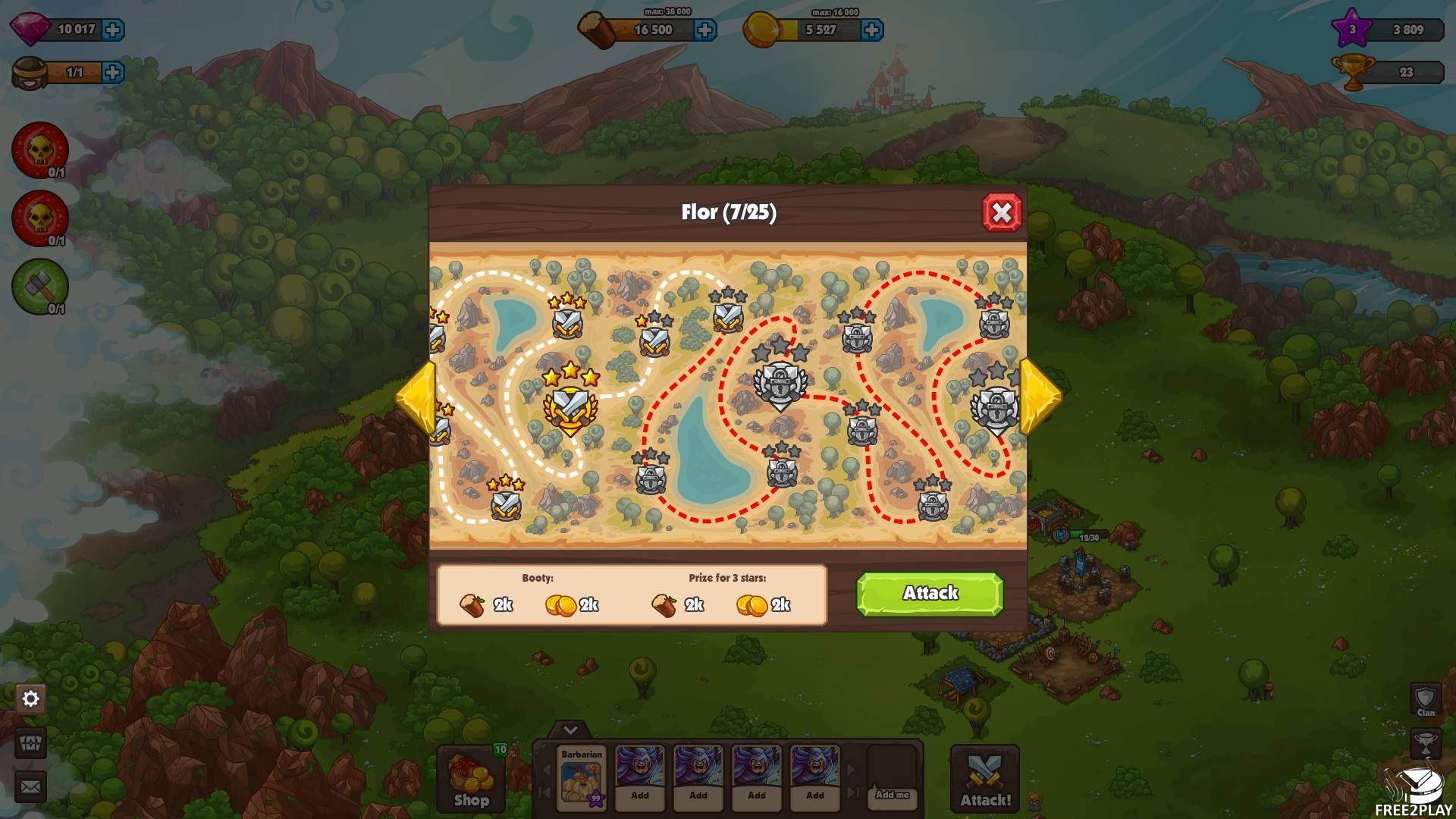Add wood with the plus button
The width and height of the screenshot is (1456, 819).
coord(705,30)
